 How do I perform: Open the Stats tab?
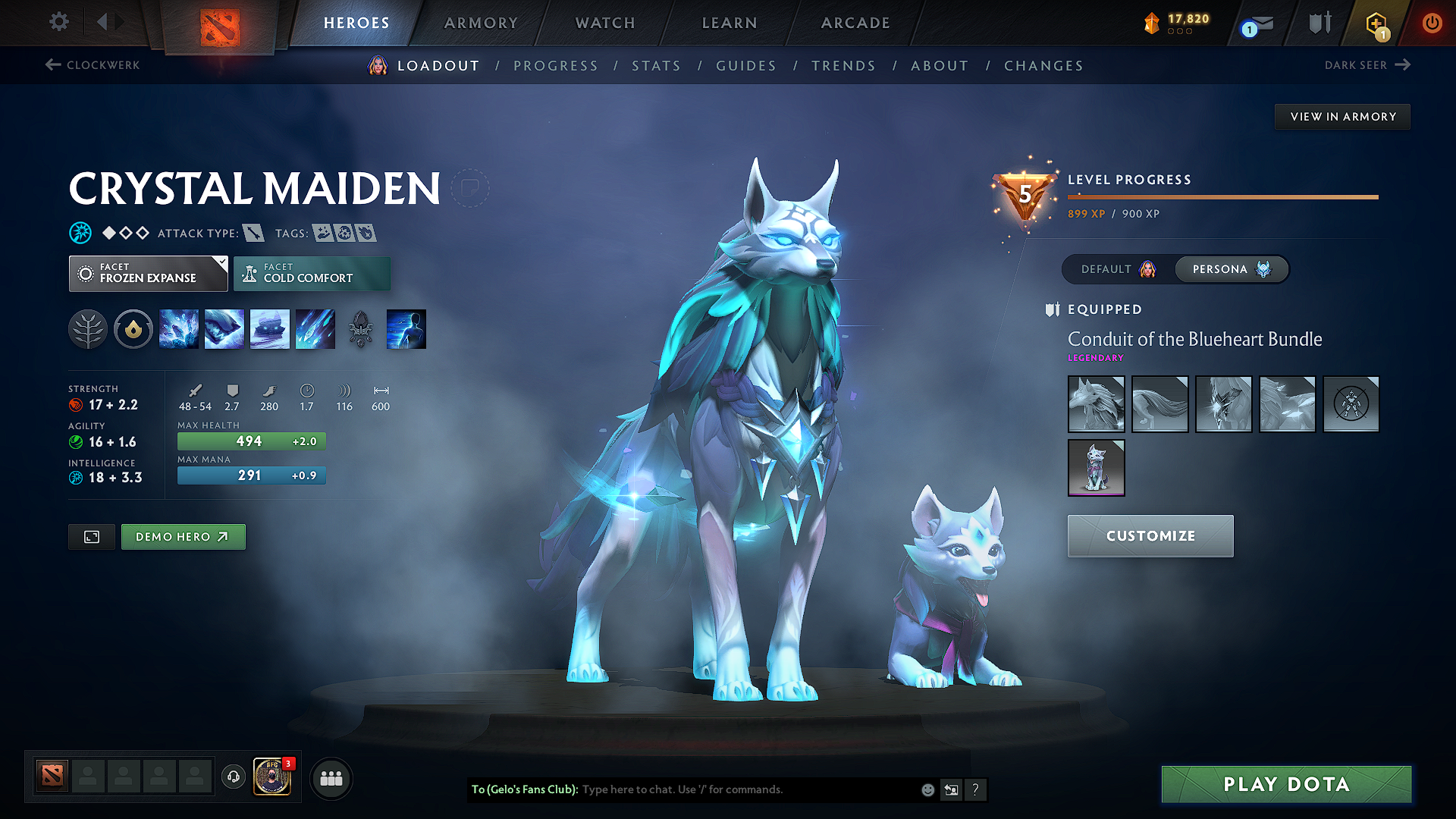[x=657, y=66]
